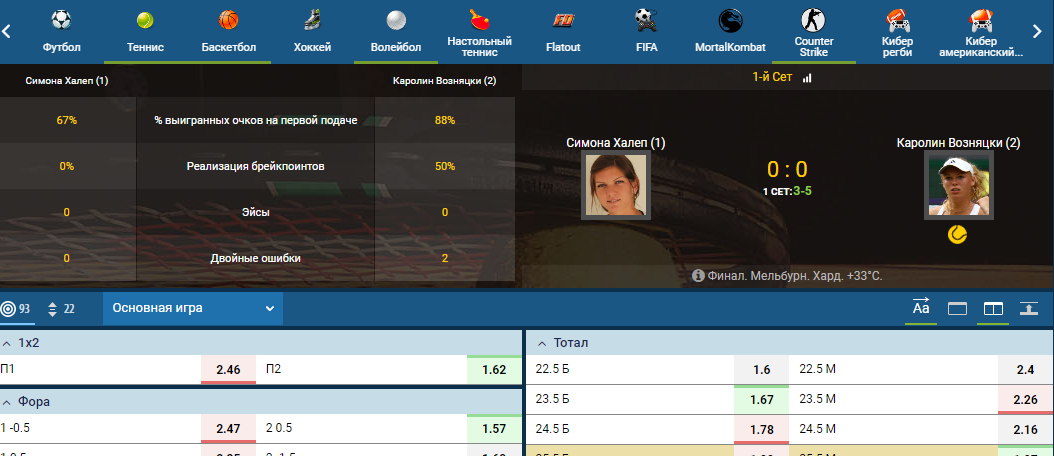This screenshot has width=1054, height=456.
Task: Open the Основная игра dropdown
Action: [x=193, y=308]
